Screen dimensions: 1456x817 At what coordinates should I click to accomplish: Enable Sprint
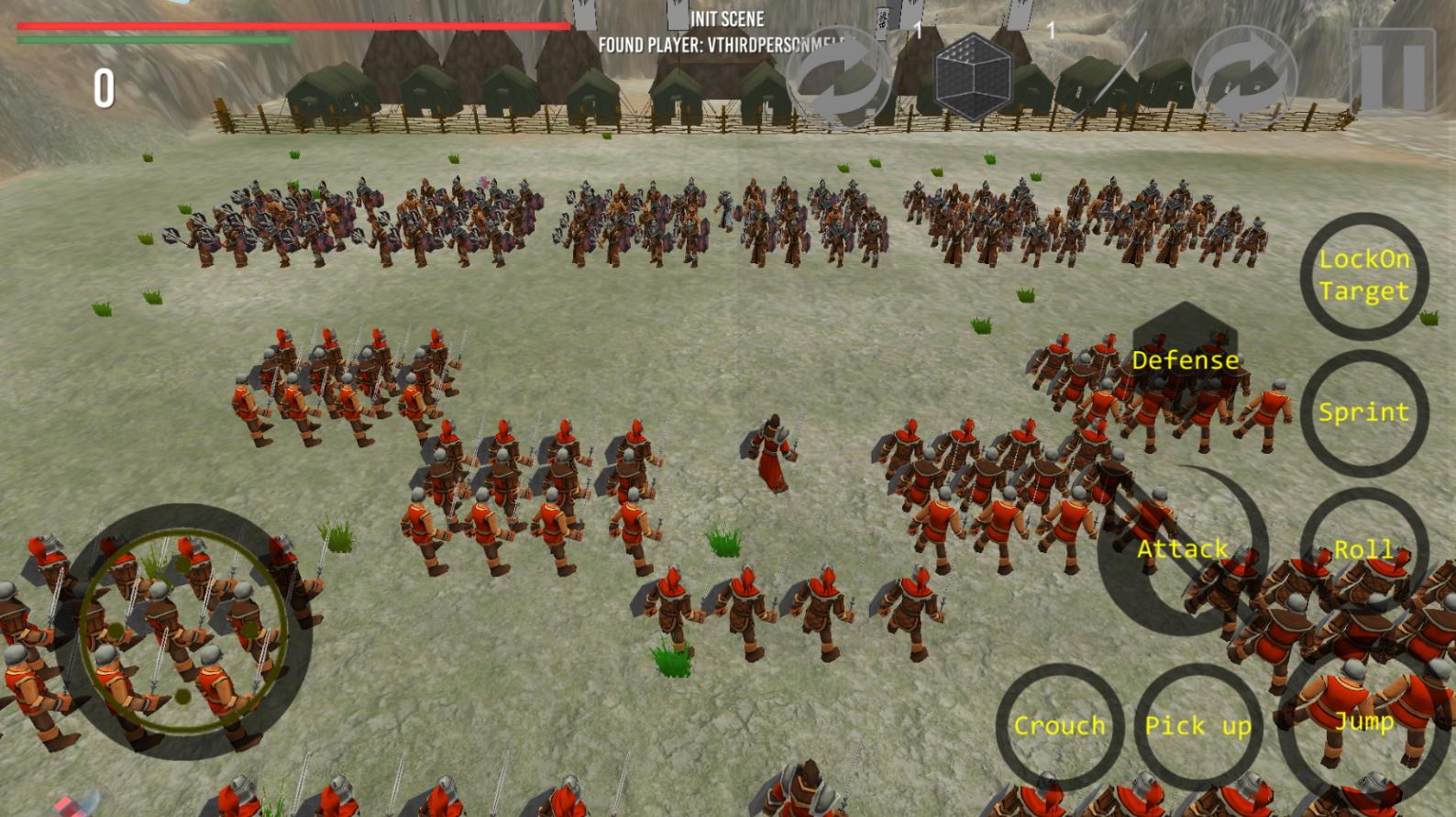pos(1364,413)
